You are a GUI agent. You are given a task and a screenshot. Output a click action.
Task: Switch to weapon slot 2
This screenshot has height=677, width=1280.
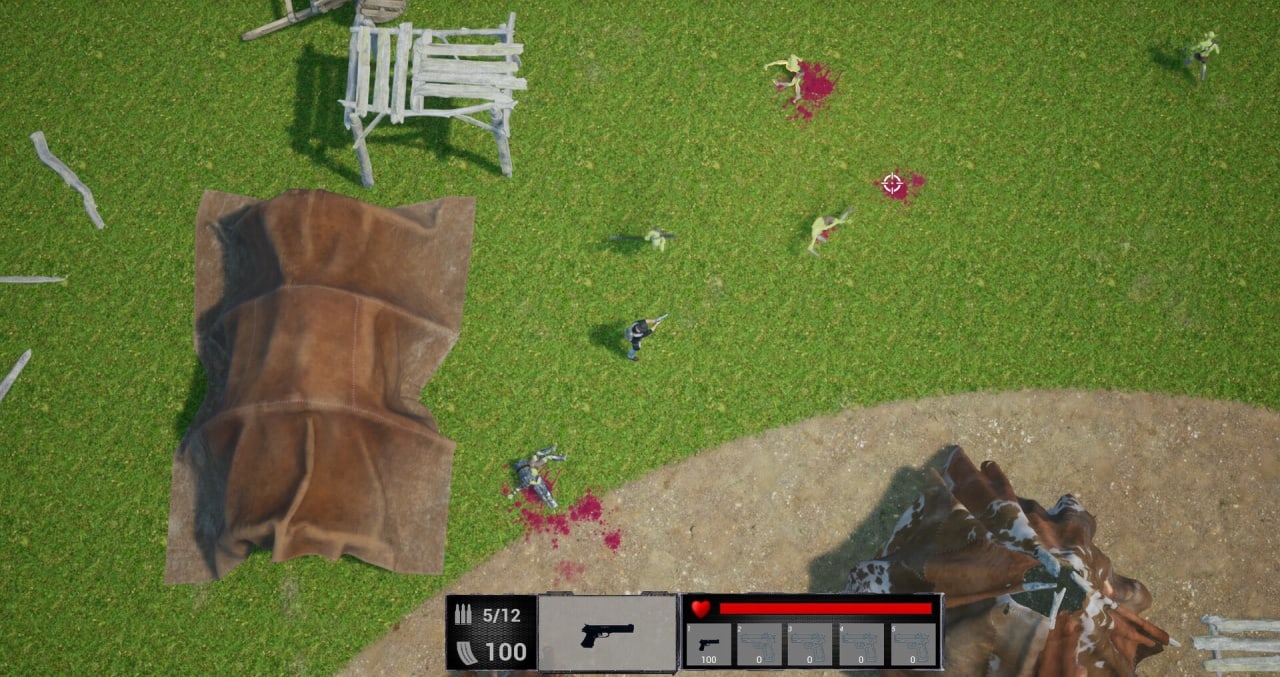[759, 644]
